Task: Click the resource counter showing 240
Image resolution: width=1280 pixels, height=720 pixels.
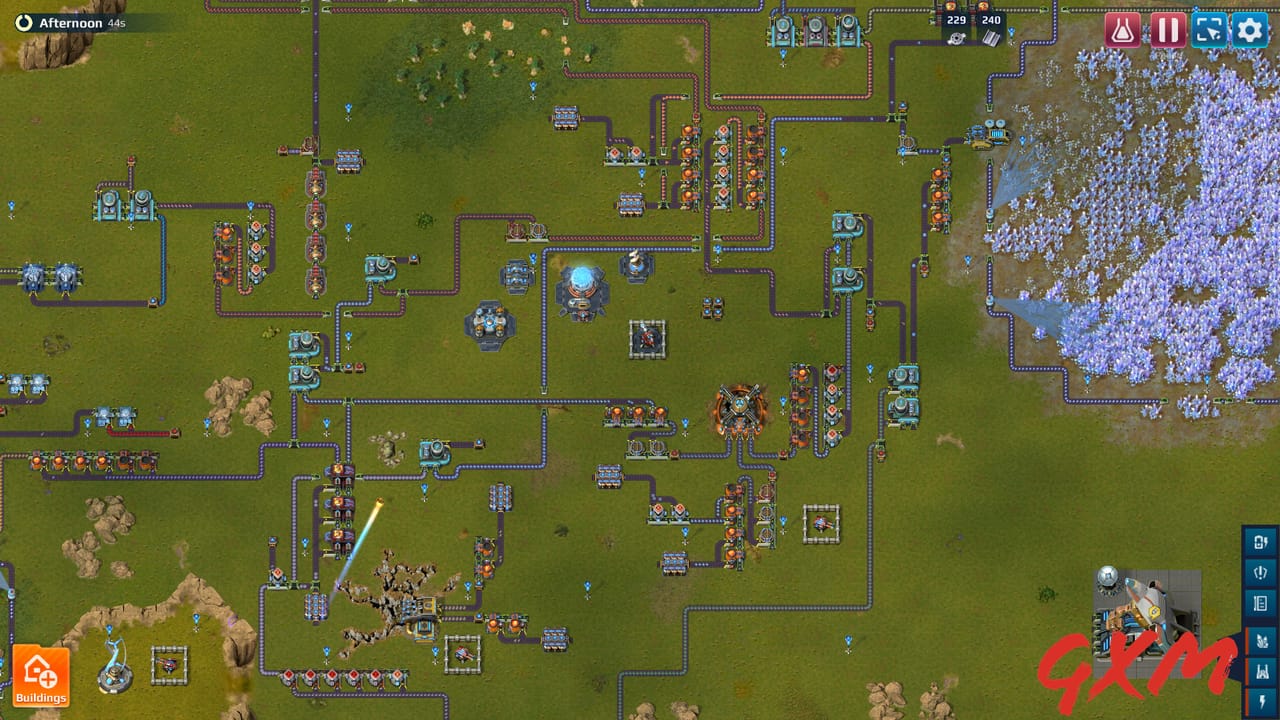Action: point(990,19)
